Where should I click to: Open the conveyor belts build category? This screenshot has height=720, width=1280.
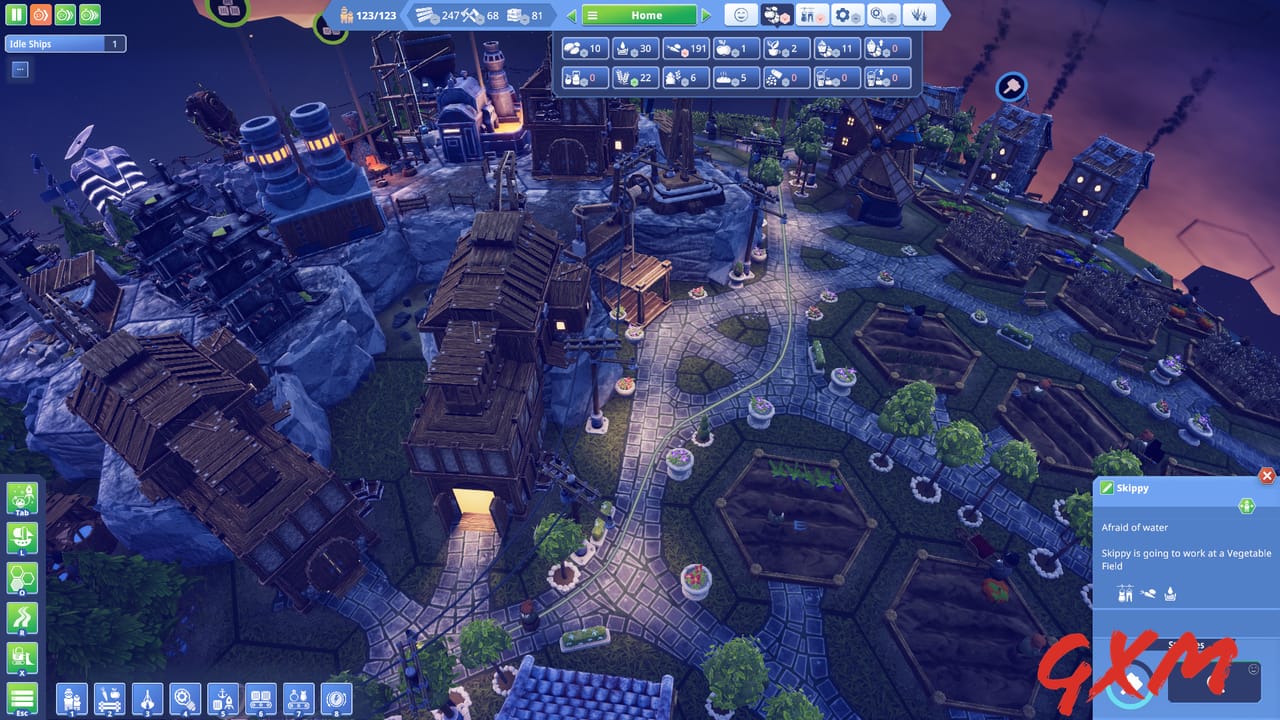[x=261, y=698]
